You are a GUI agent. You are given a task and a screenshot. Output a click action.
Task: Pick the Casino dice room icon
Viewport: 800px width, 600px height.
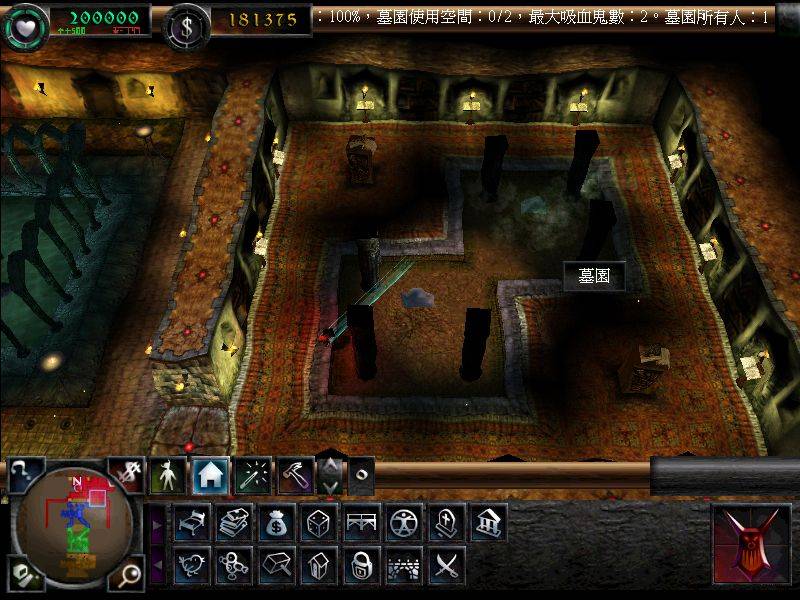tap(318, 522)
